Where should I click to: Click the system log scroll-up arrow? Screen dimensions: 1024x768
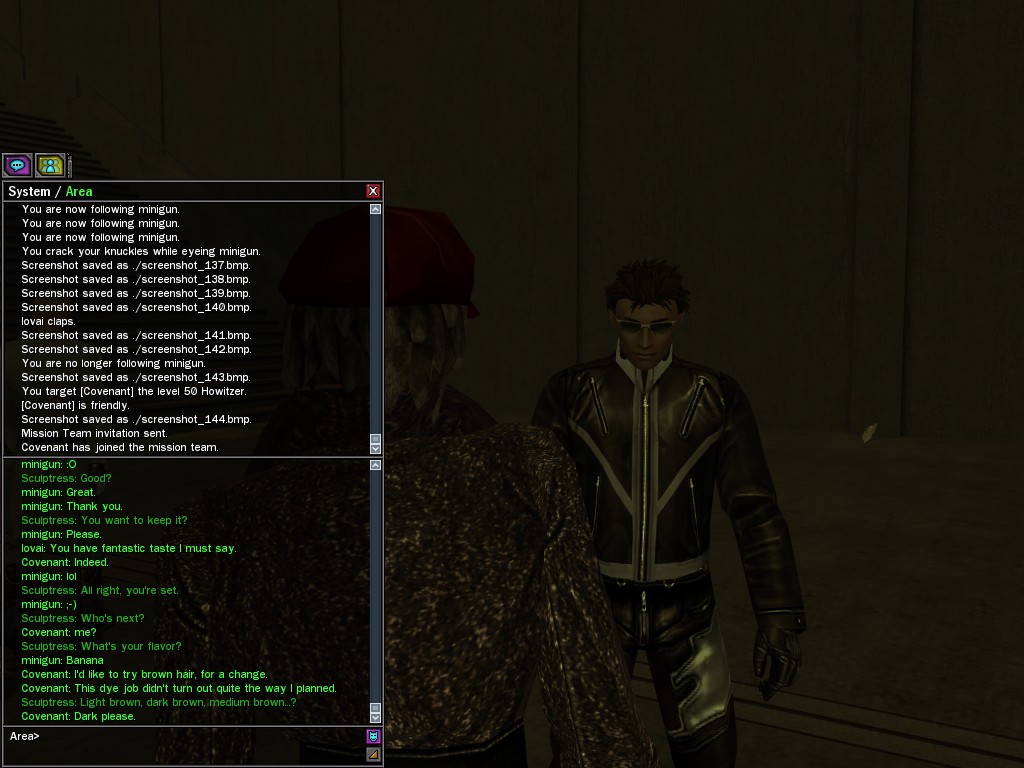(x=375, y=209)
